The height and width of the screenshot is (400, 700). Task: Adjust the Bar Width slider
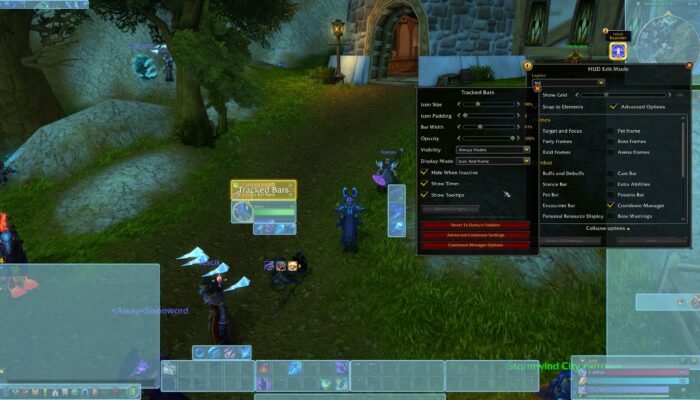point(481,127)
